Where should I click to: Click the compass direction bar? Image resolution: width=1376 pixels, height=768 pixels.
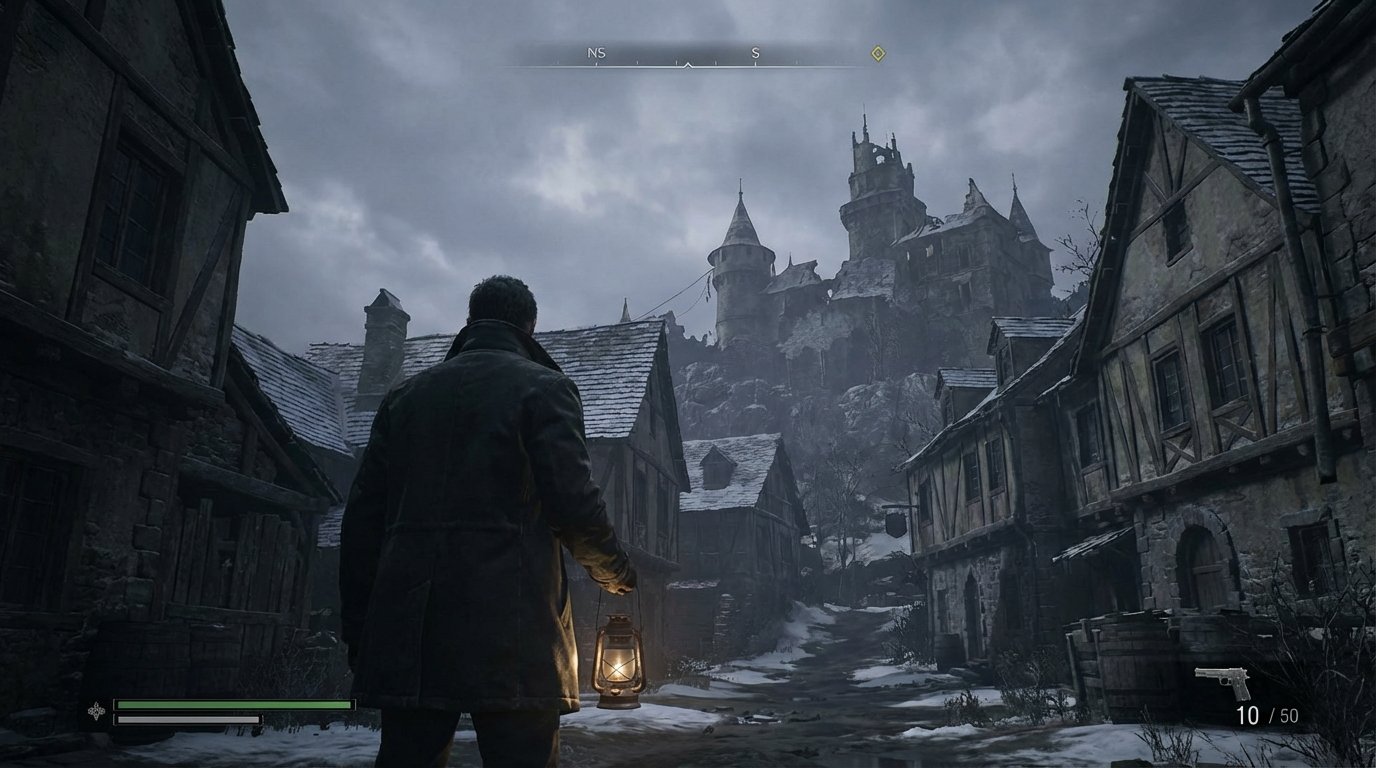pos(686,55)
